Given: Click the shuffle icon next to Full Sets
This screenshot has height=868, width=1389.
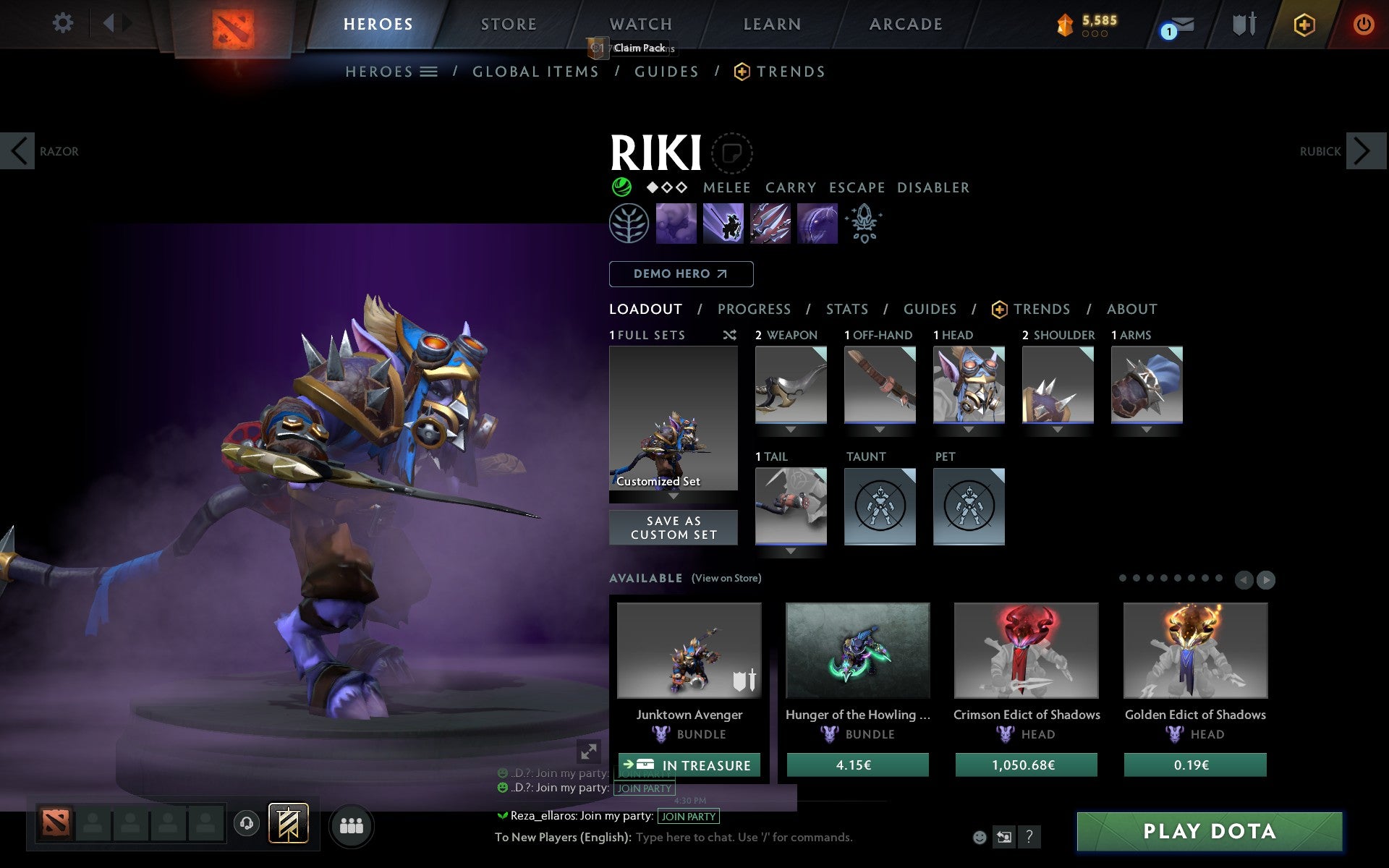Looking at the screenshot, I should (x=730, y=335).
